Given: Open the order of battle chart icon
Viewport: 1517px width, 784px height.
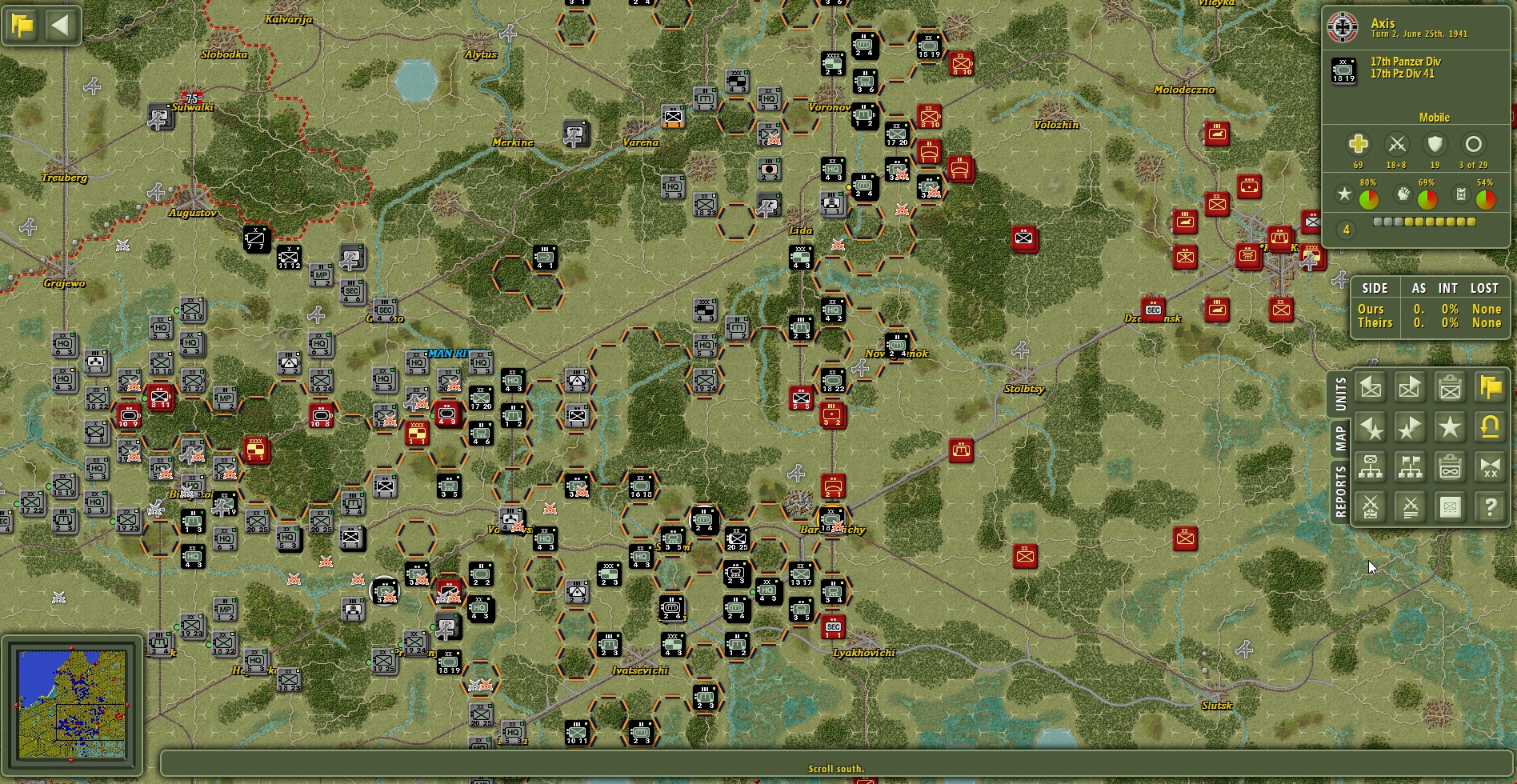Looking at the screenshot, I should click(1371, 466).
